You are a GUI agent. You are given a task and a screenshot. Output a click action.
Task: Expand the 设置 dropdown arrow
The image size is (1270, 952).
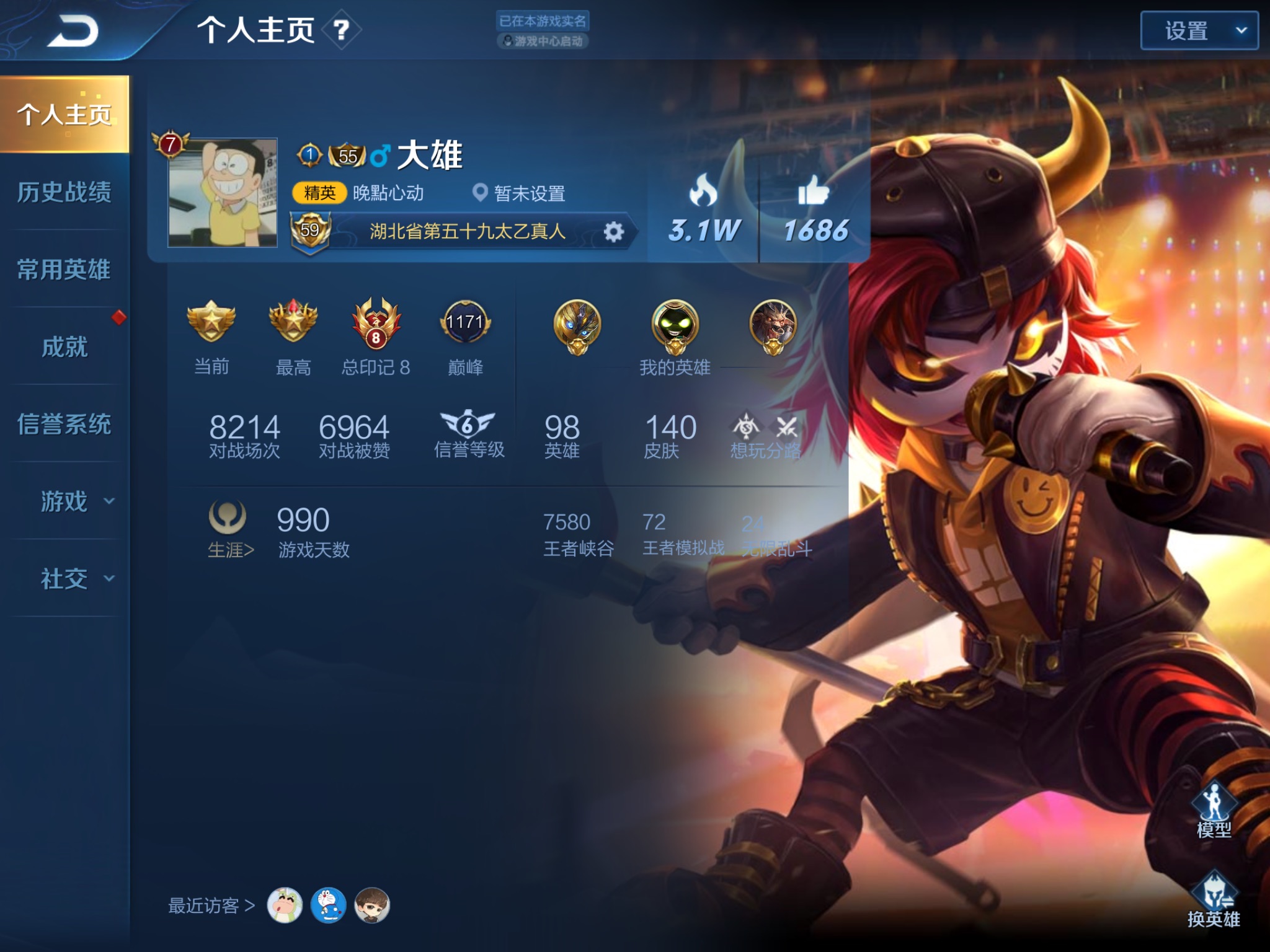pos(1242,29)
